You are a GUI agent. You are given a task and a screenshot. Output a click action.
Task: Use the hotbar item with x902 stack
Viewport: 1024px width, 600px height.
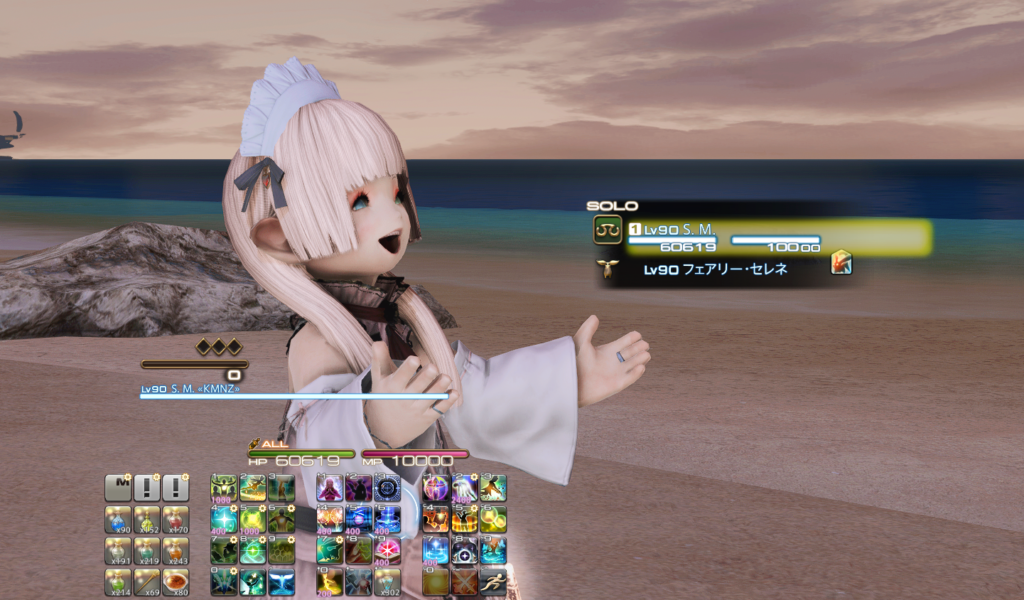pyautogui.click(x=388, y=582)
